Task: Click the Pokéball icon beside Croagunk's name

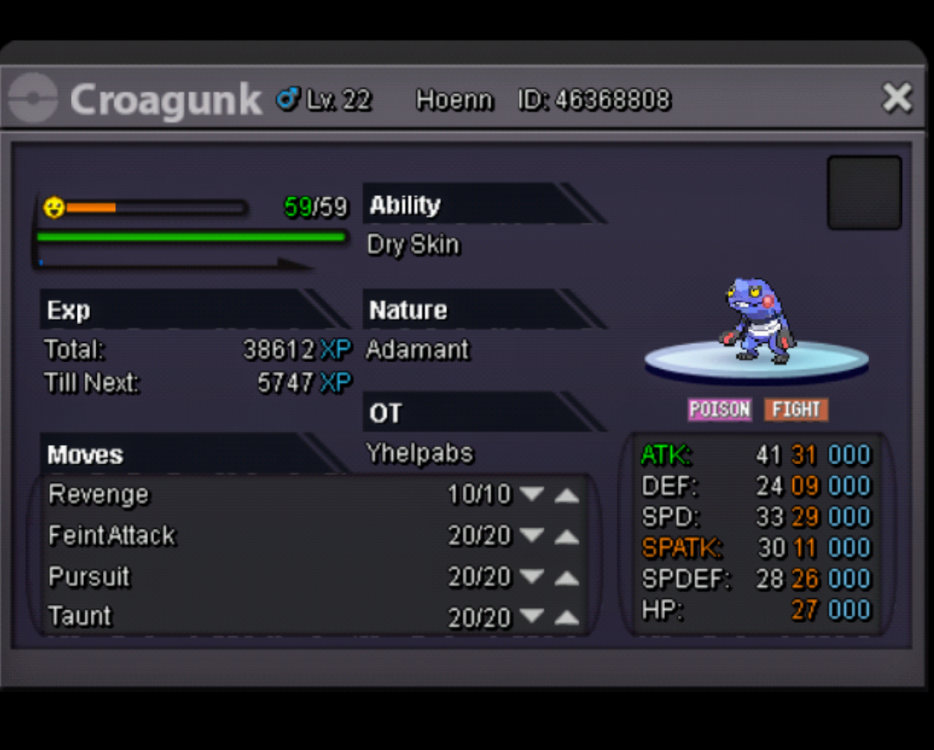Action: [x=33, y=99]
